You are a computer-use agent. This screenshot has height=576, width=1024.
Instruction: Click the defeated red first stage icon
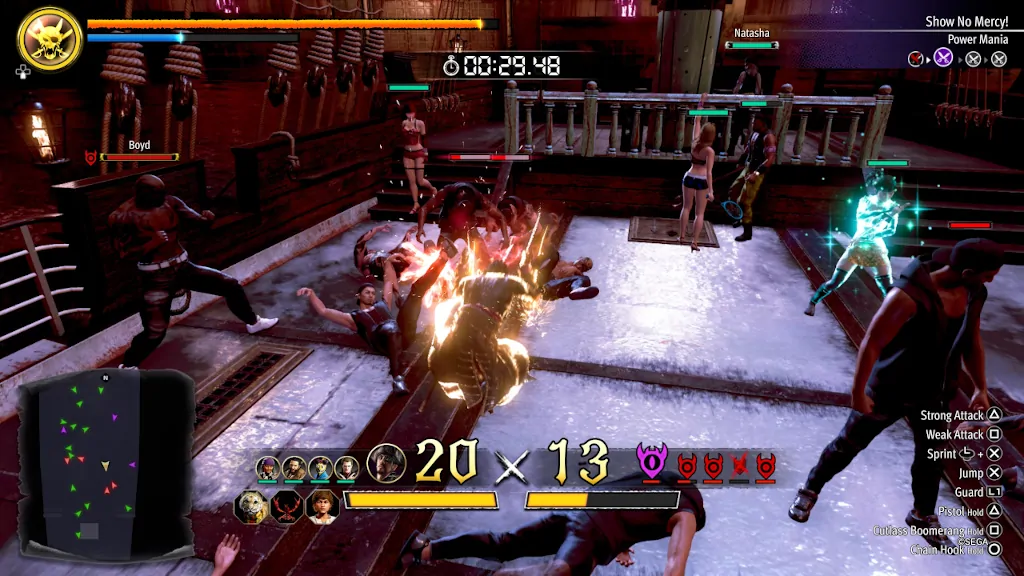[916, 58]
